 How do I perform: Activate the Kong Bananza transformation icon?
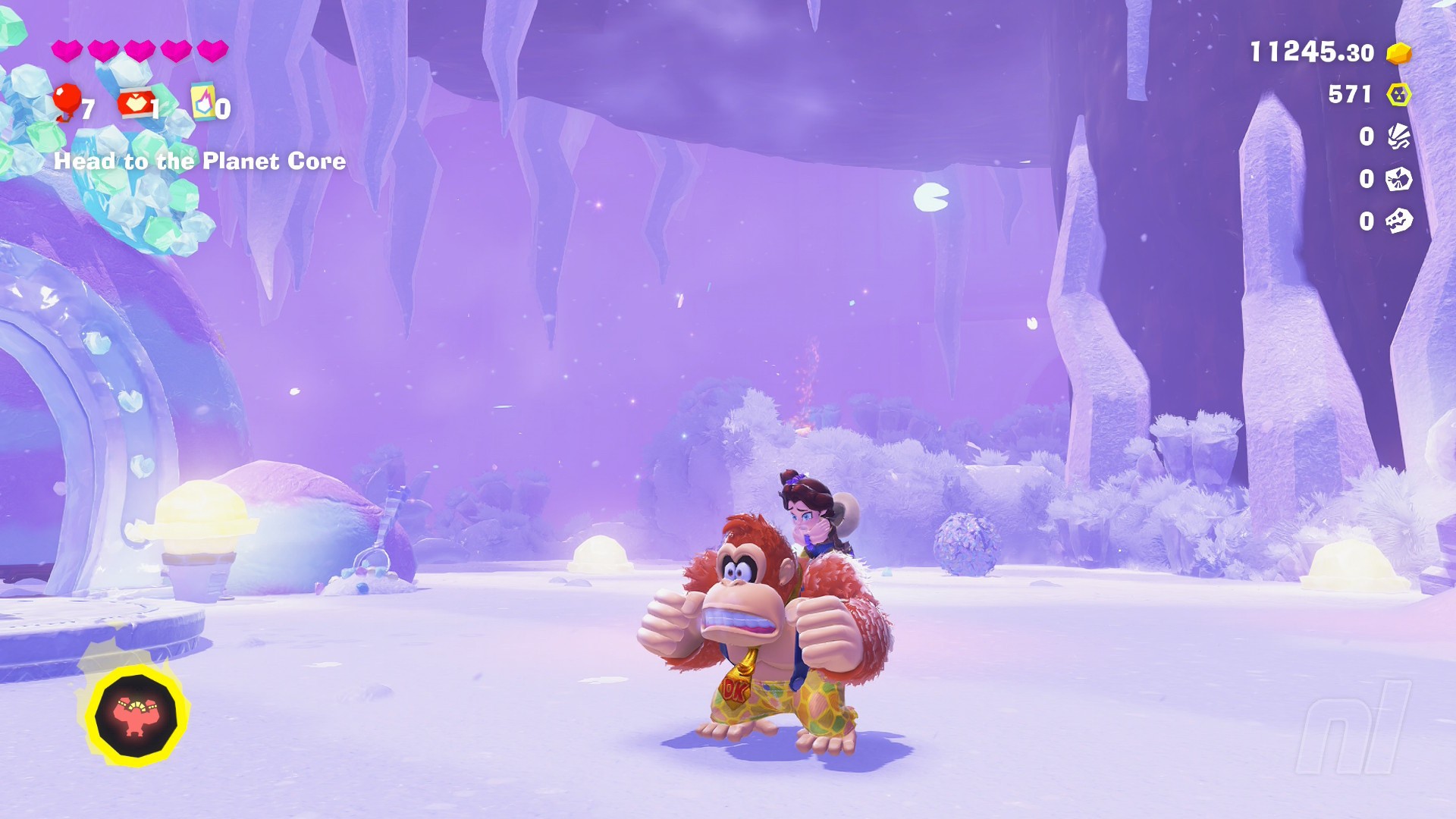pyautogui.click(x=135, y=716)
